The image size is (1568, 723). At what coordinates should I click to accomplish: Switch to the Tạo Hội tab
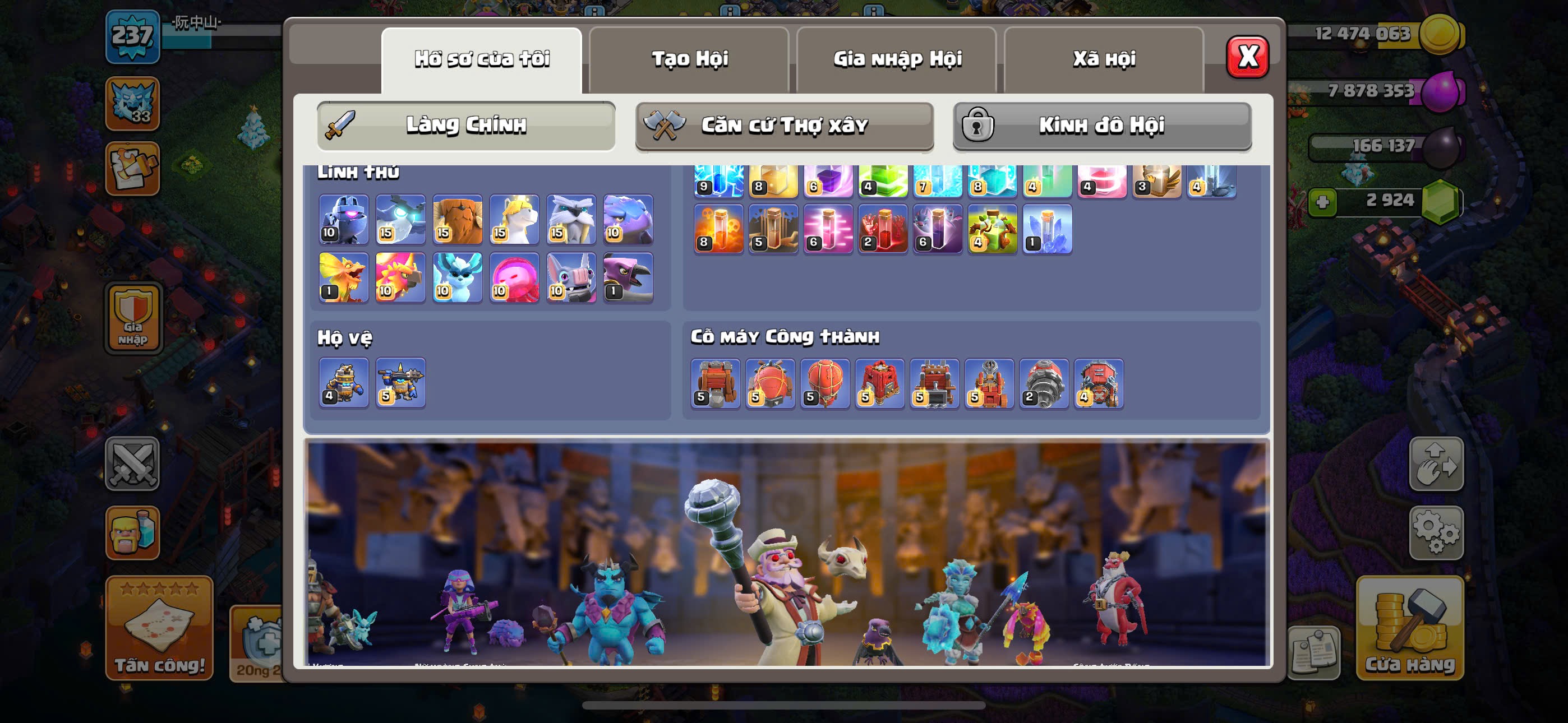coord(689,59)
